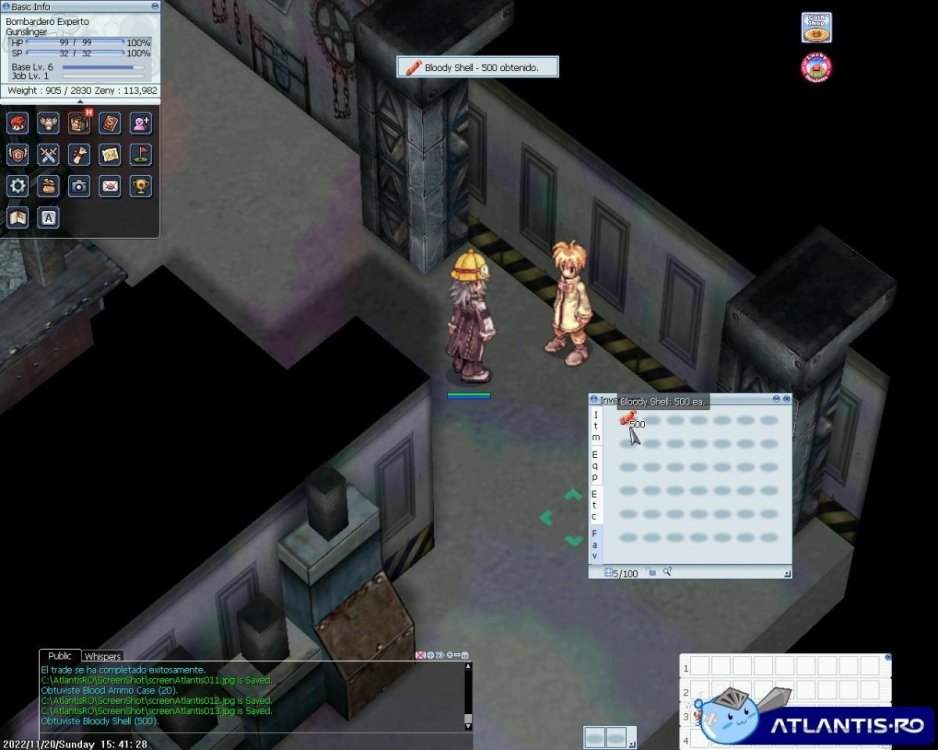Click the add friend icon
Viewport: 938px width, 750px height.
[x=141, y=123]
